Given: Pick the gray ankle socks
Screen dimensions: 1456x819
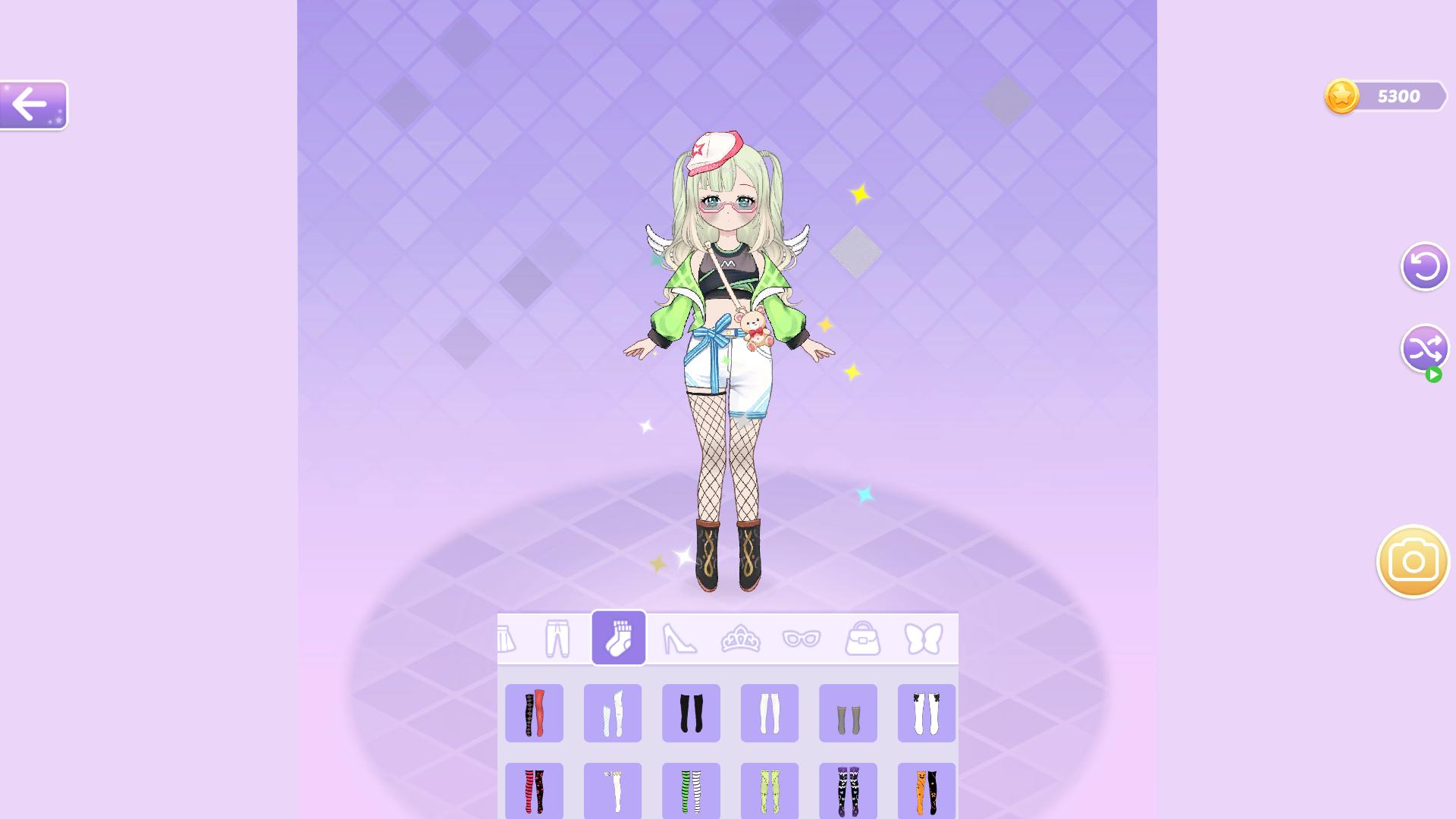Looking at the screenshot, I should pos(848,713).
